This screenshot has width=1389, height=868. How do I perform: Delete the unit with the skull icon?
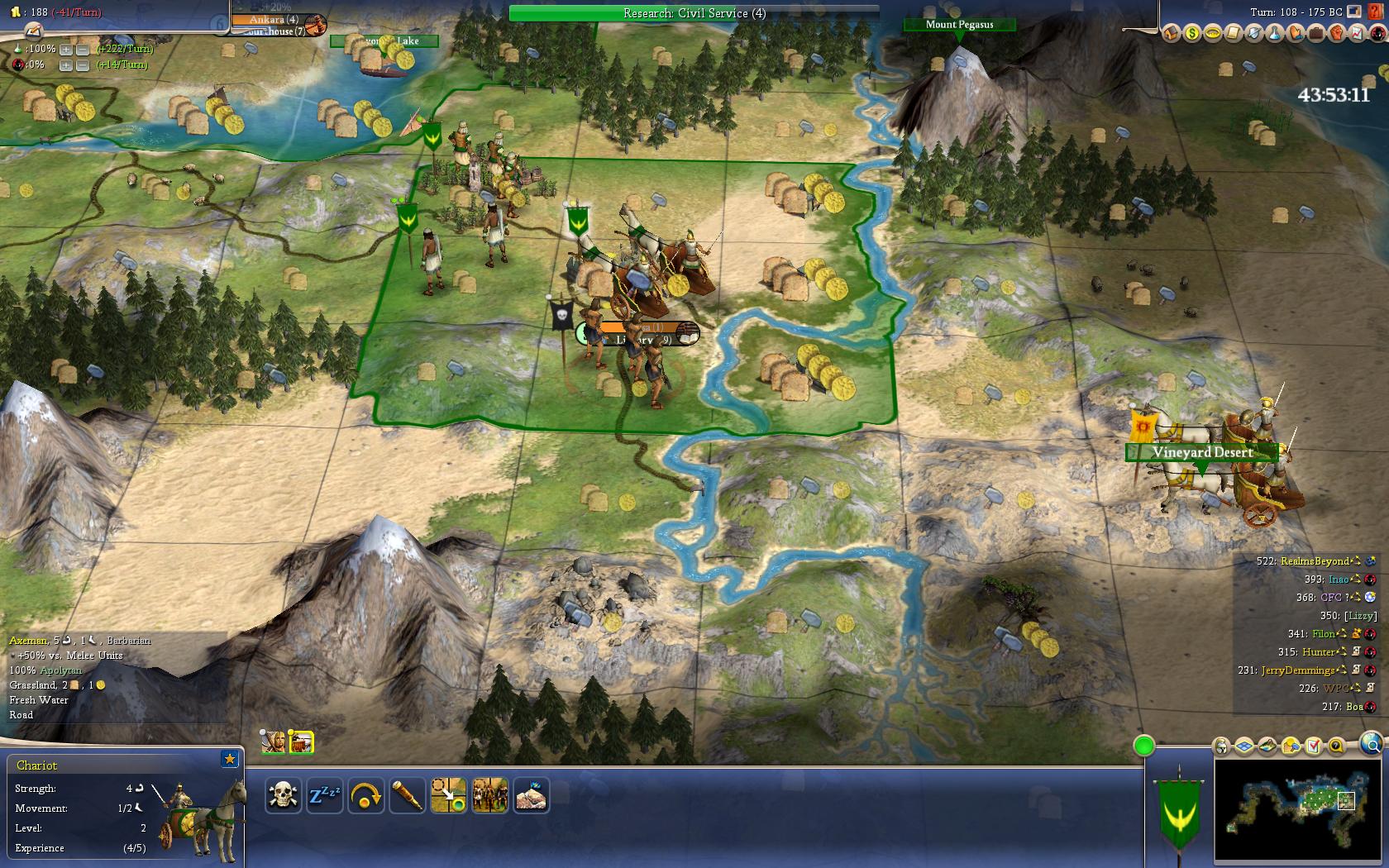pos(283,796)
